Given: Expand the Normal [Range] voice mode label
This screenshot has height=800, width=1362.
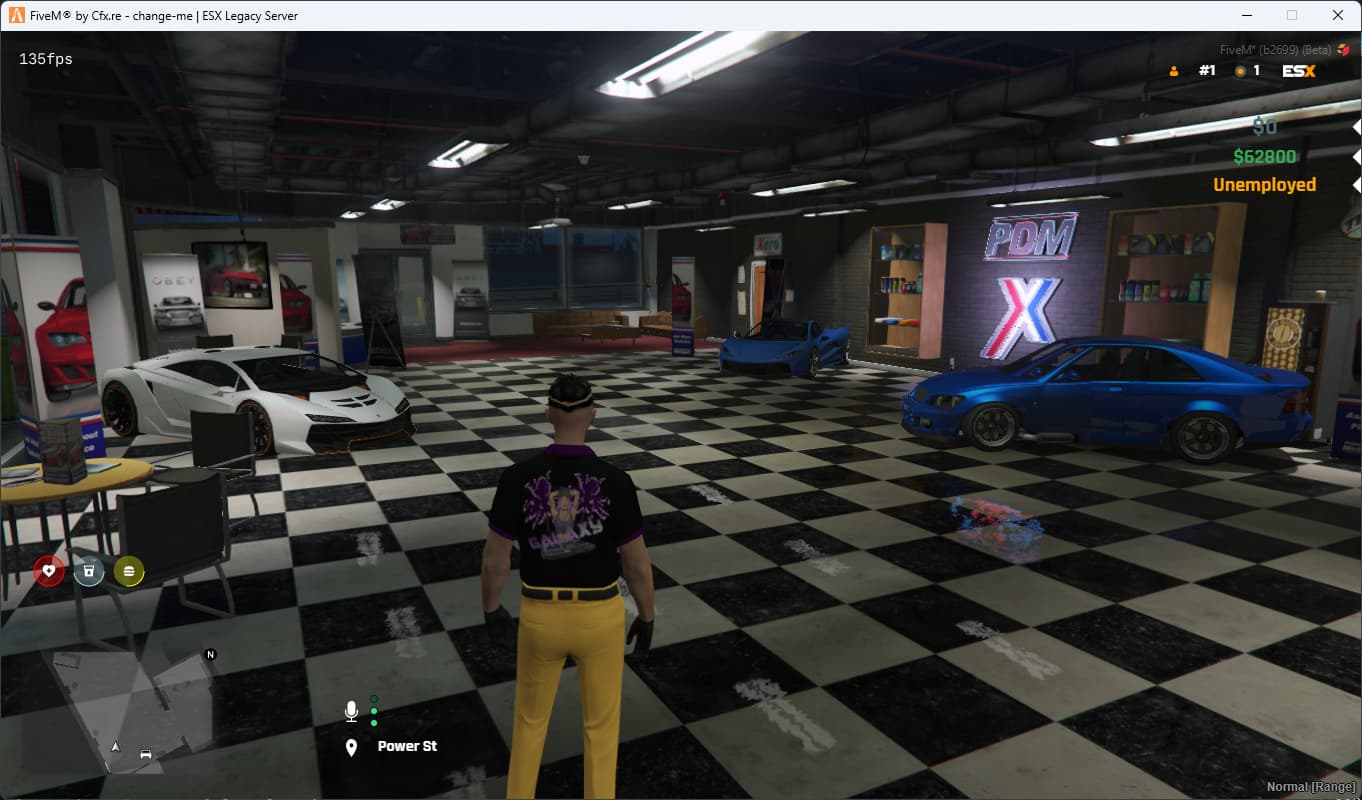Looking at the screenshot, I should [x=1312, y=787].
